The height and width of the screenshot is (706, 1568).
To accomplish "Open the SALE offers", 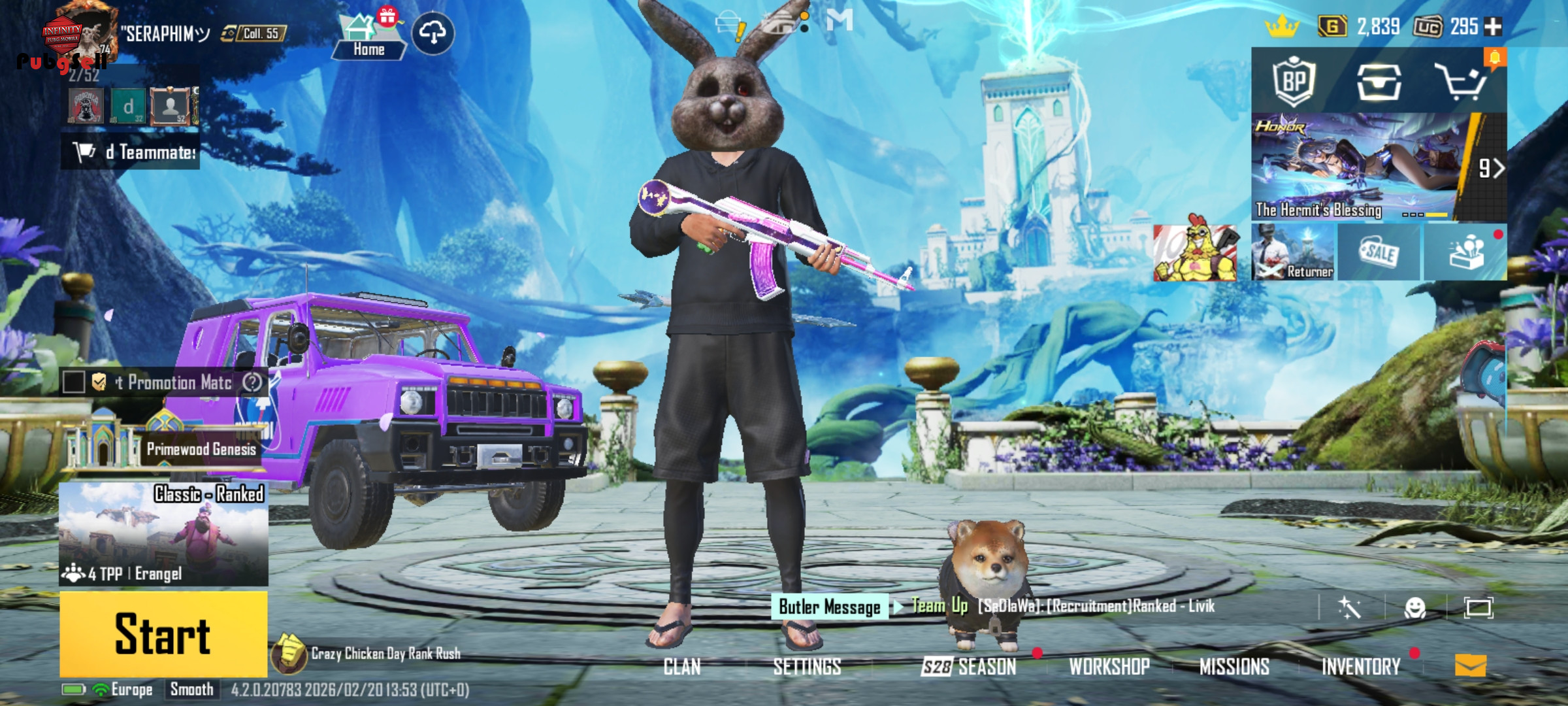I will coord(1379,252).
